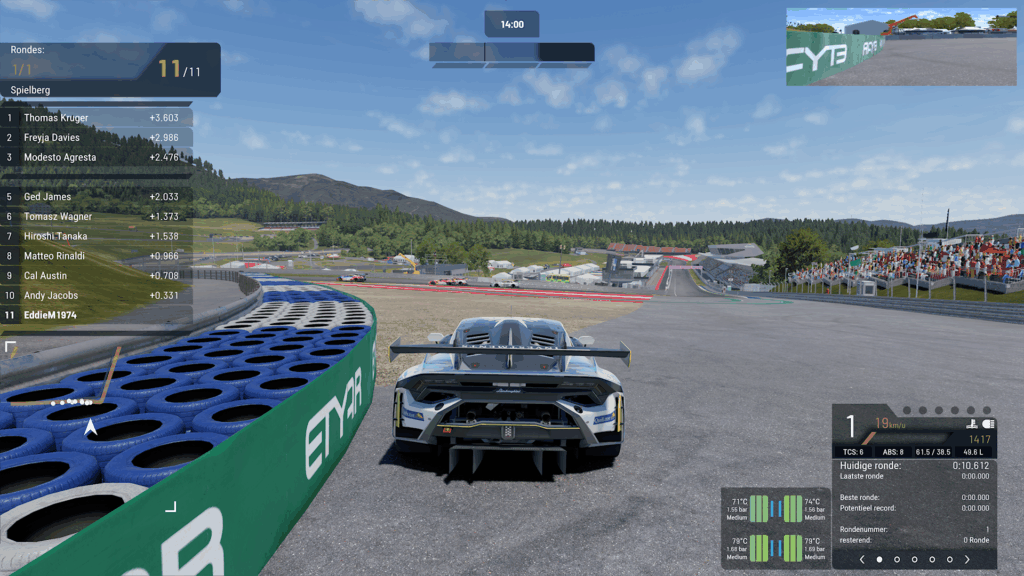Select Matteo Rinaldi's standings row

pos(97,256)
